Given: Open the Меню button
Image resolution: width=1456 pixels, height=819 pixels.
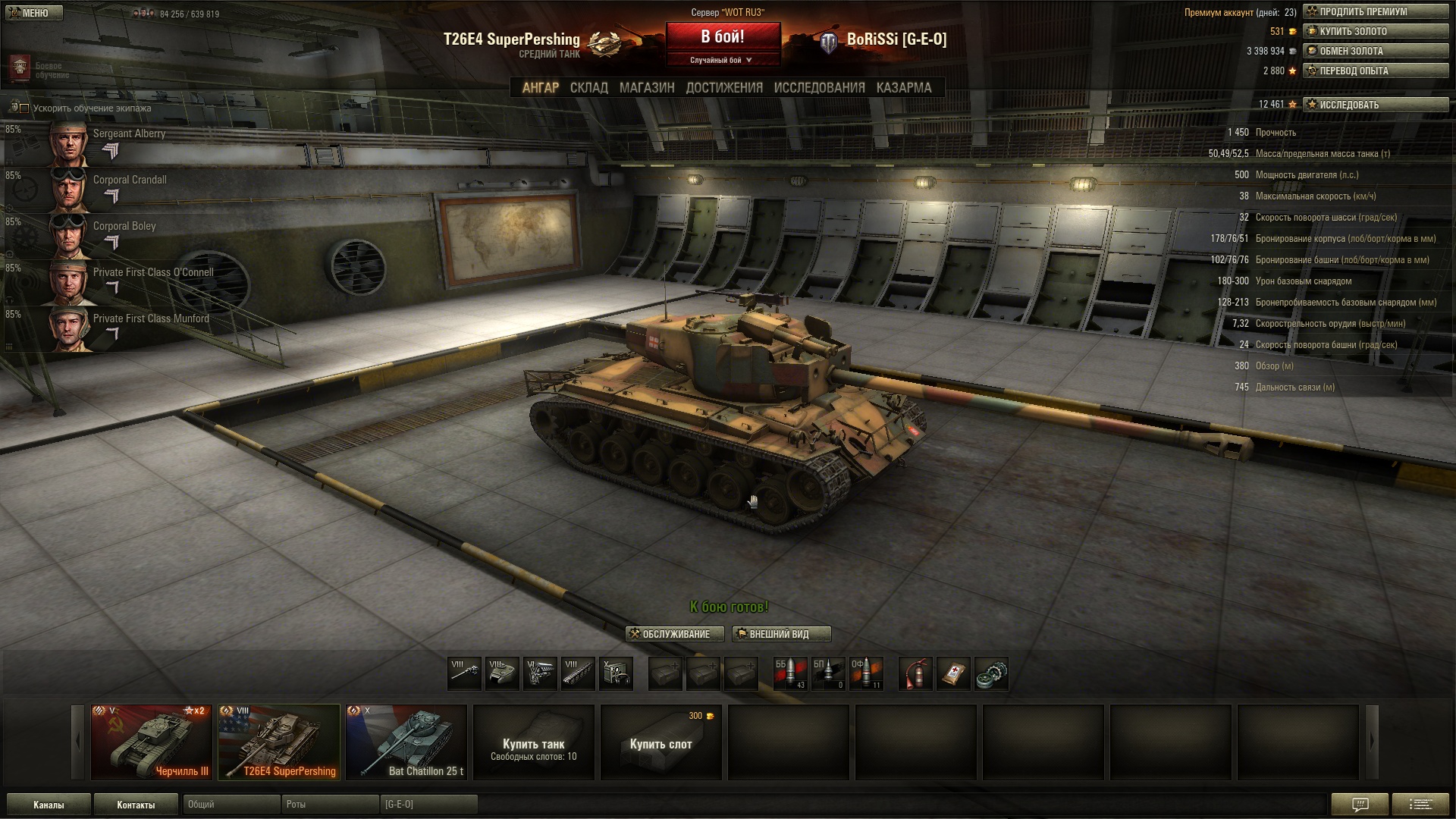Looking at the screenshot, I should pos(31,13).
